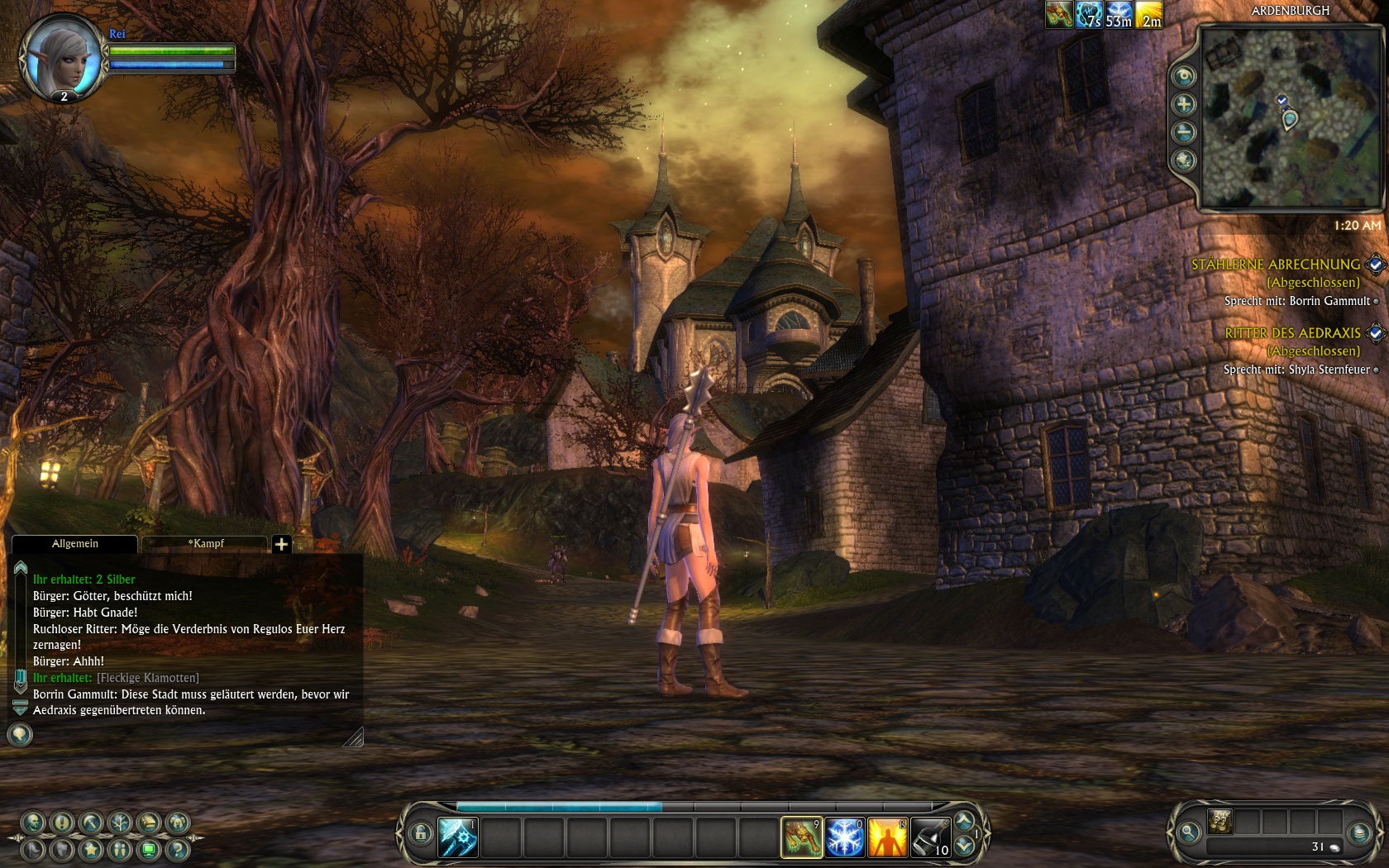Toggle the action bar padlock
The width and height of the screenshot is (1389, 868).
pyautogui.click(x=420, y=833)
